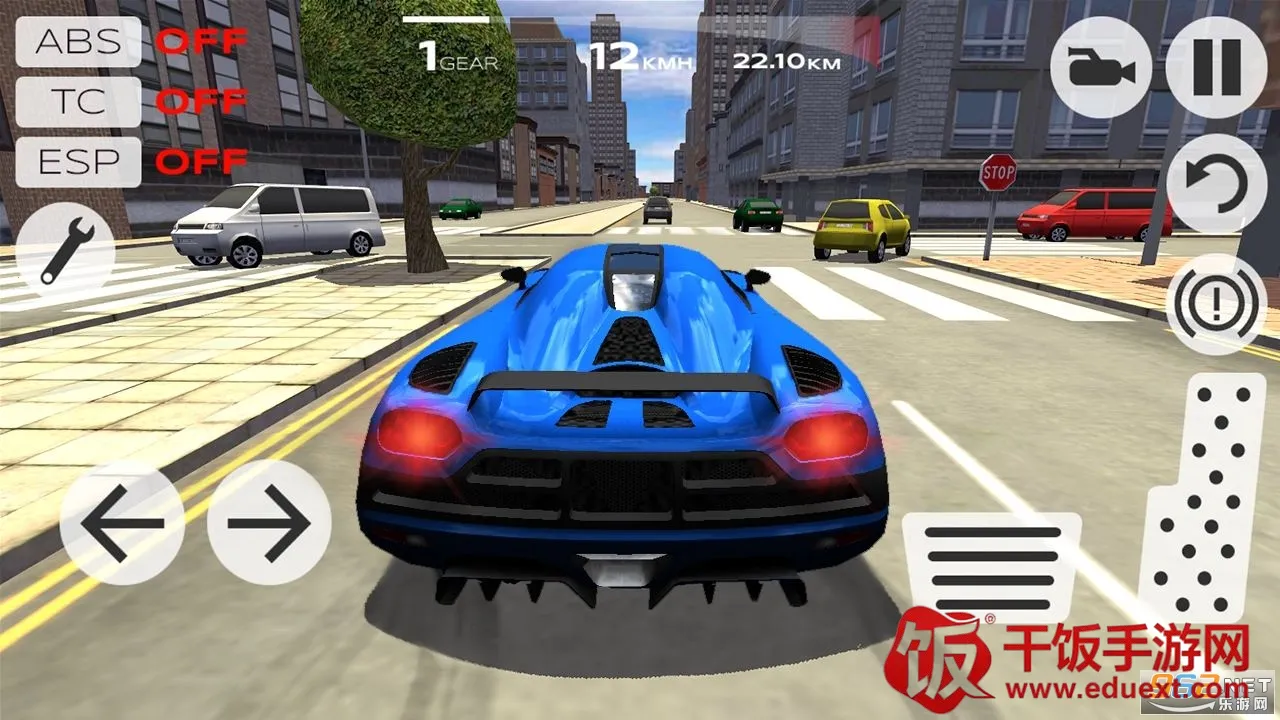
Task: Toggle the ESP stability setting
Action: [x=78, y=161]
